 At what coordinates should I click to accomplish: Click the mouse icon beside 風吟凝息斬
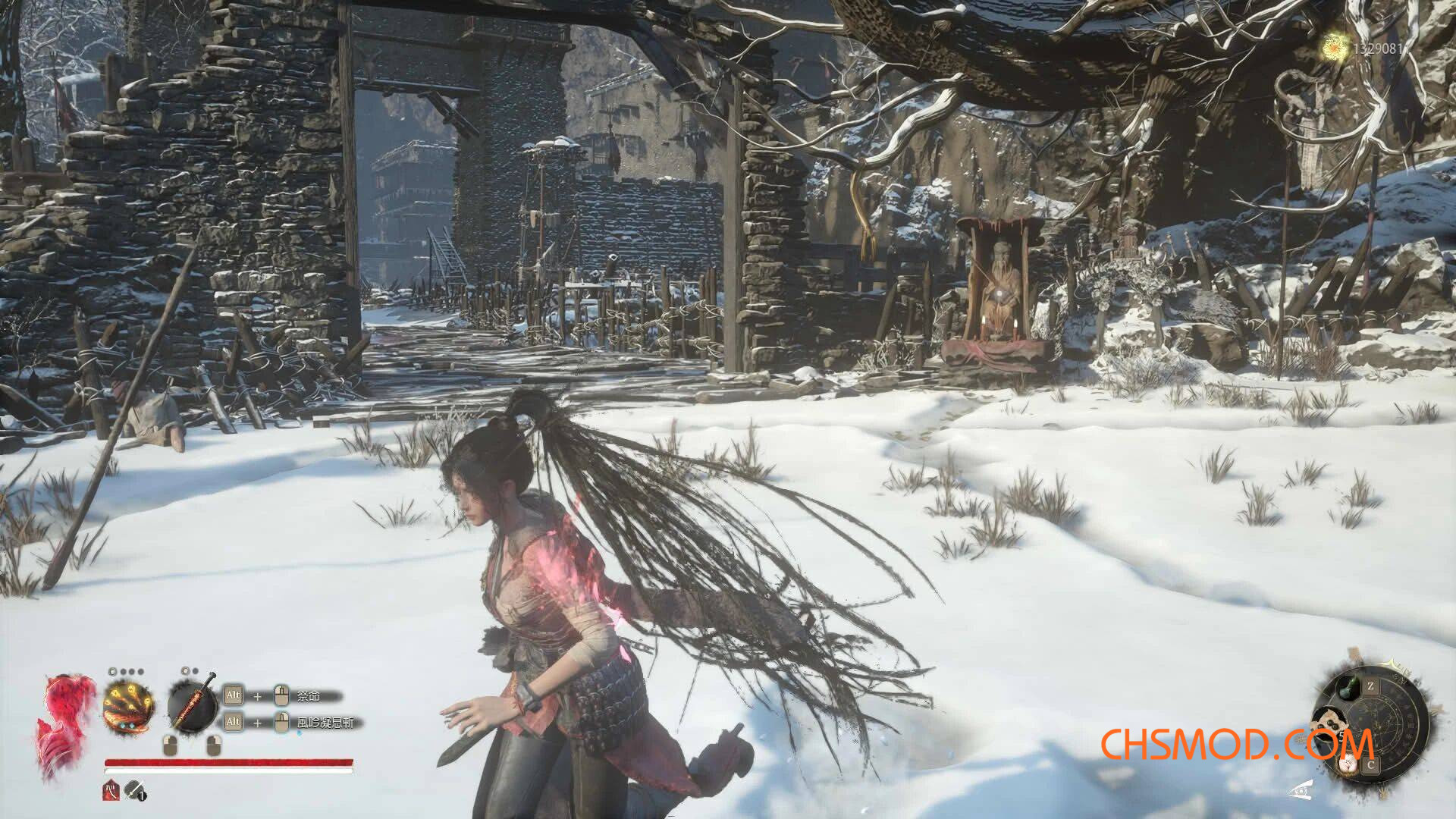281,722
